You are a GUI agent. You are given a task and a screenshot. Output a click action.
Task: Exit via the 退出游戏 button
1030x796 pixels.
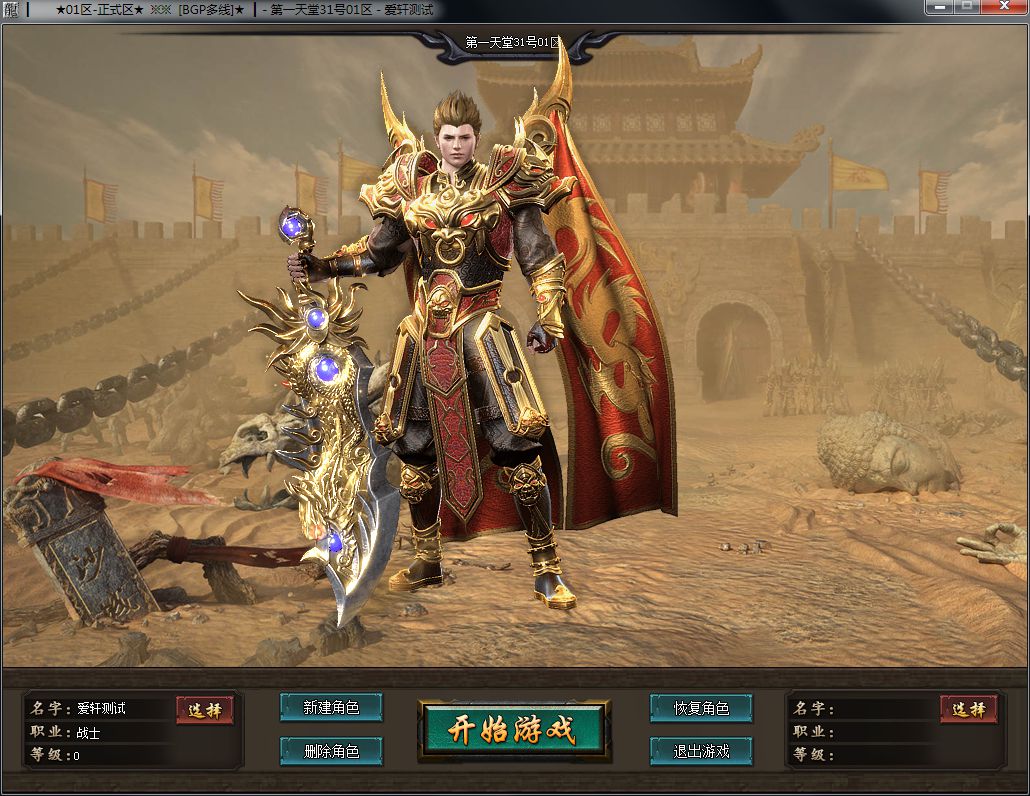701,751
